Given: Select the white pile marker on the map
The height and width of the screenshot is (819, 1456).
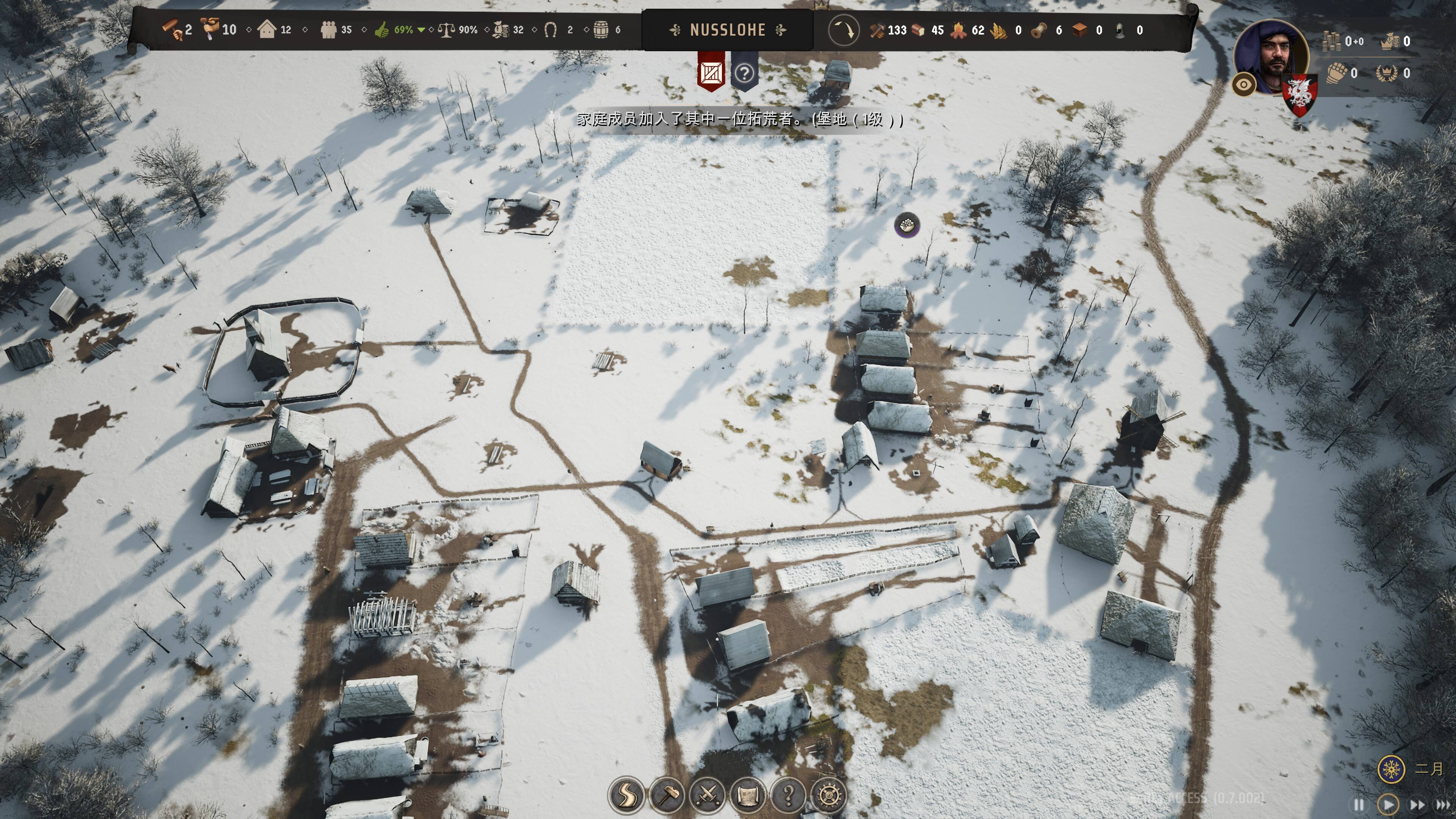Looking at the screenshot, I should pyautogui.click(x=907, y=225).
